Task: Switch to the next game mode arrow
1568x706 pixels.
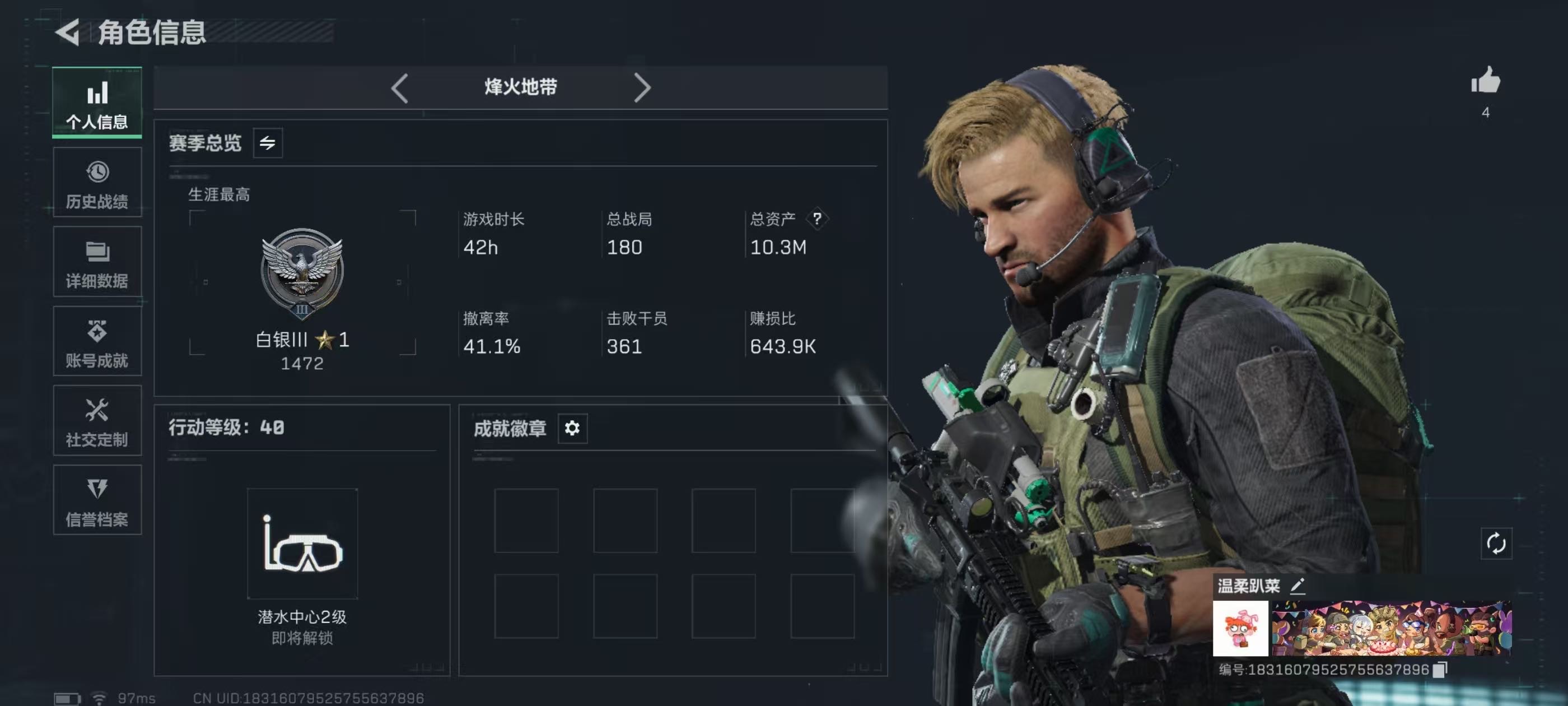Action: (x=642, y=88)
